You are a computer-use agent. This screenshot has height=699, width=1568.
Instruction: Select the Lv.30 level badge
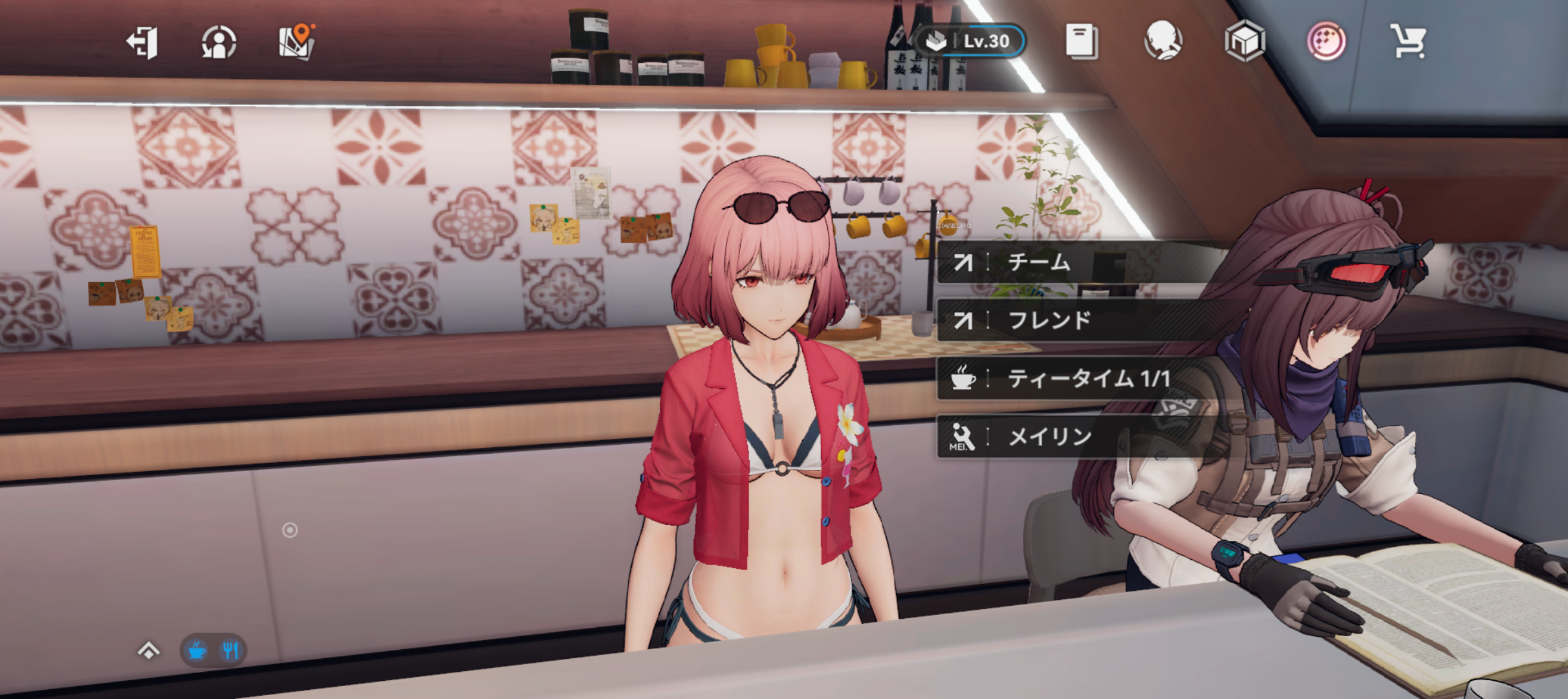(970, 41)
